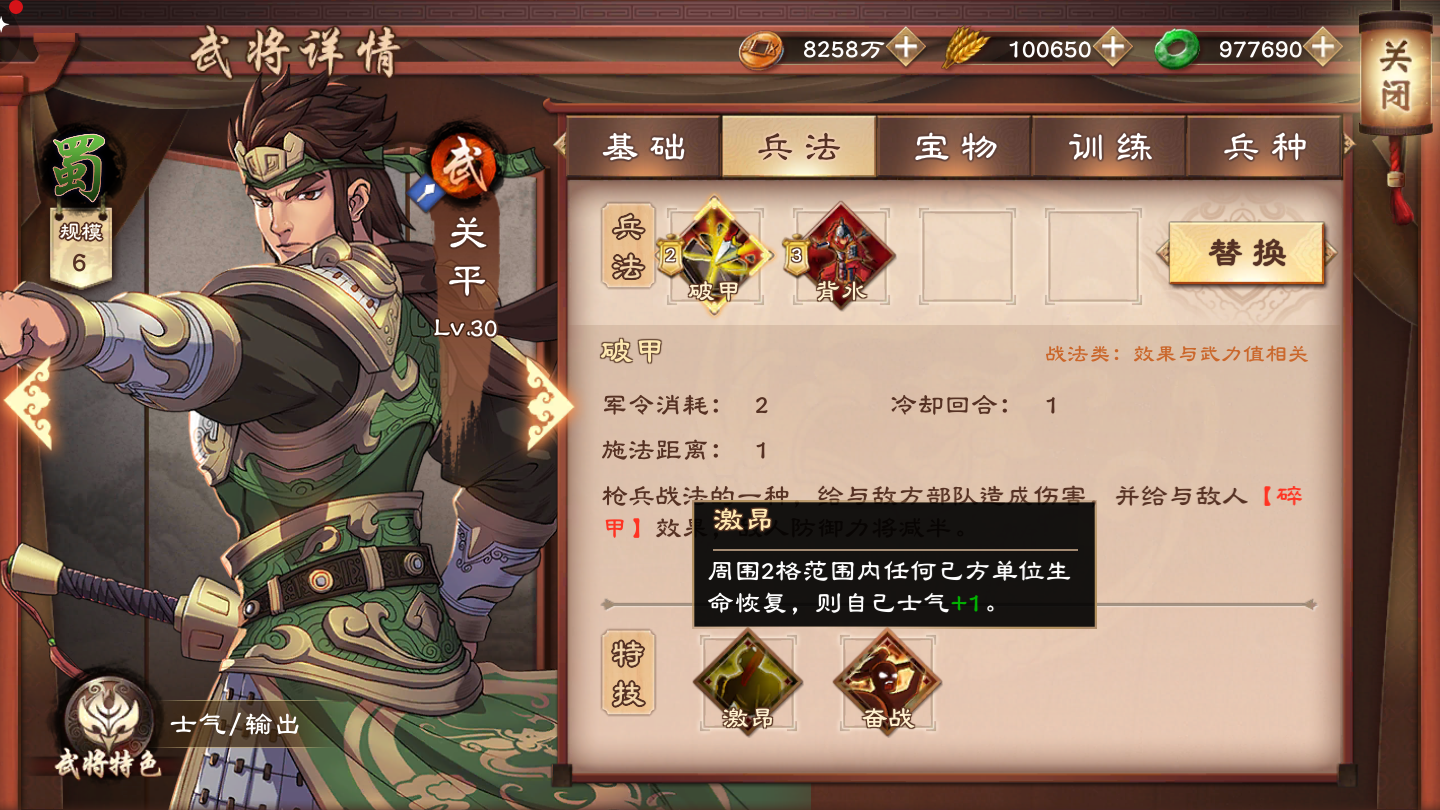Viewport: 1440px width, 810px height.
Task: Switch to the 宝物 tab
Action: (x=955, y=147)
